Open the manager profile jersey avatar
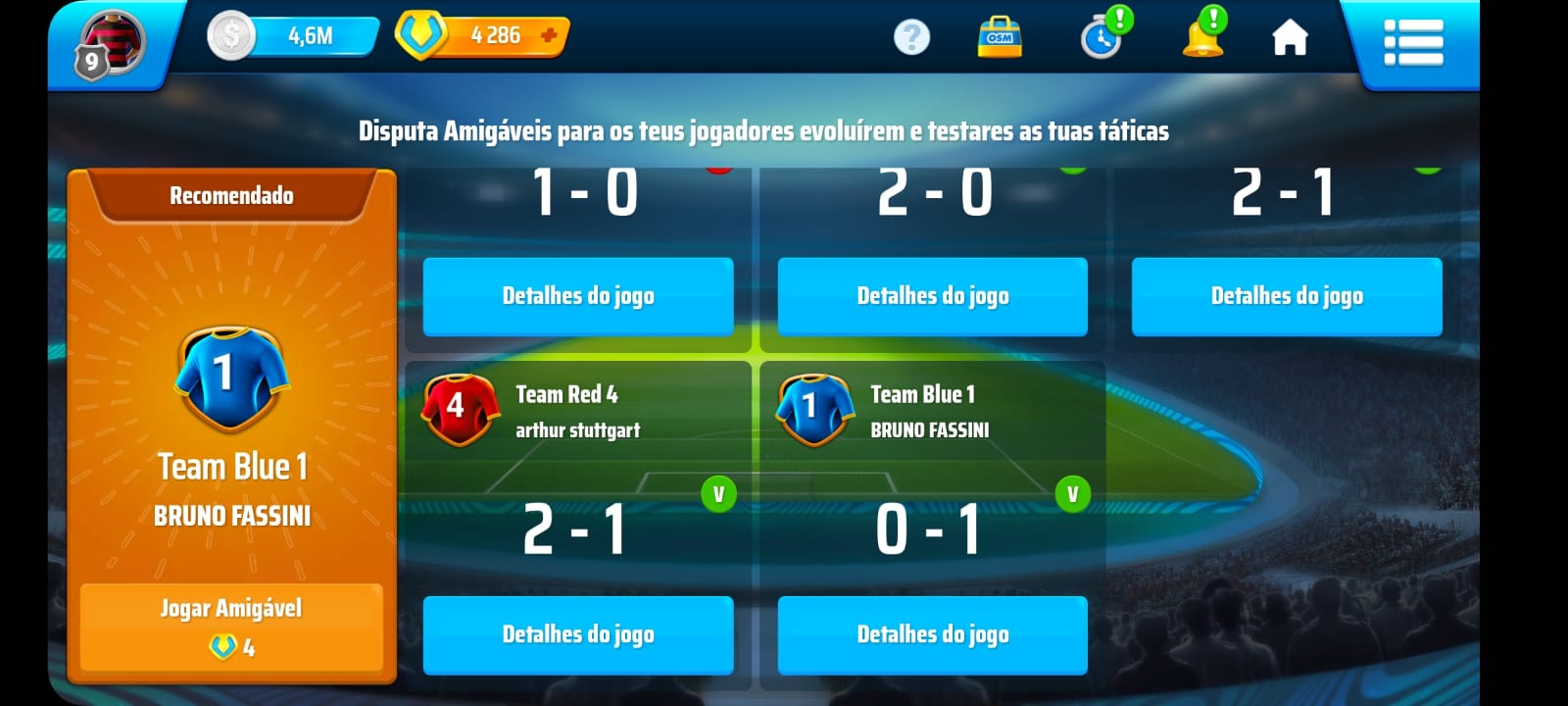Screen dimensions: 1568x706 click(112, 43)
